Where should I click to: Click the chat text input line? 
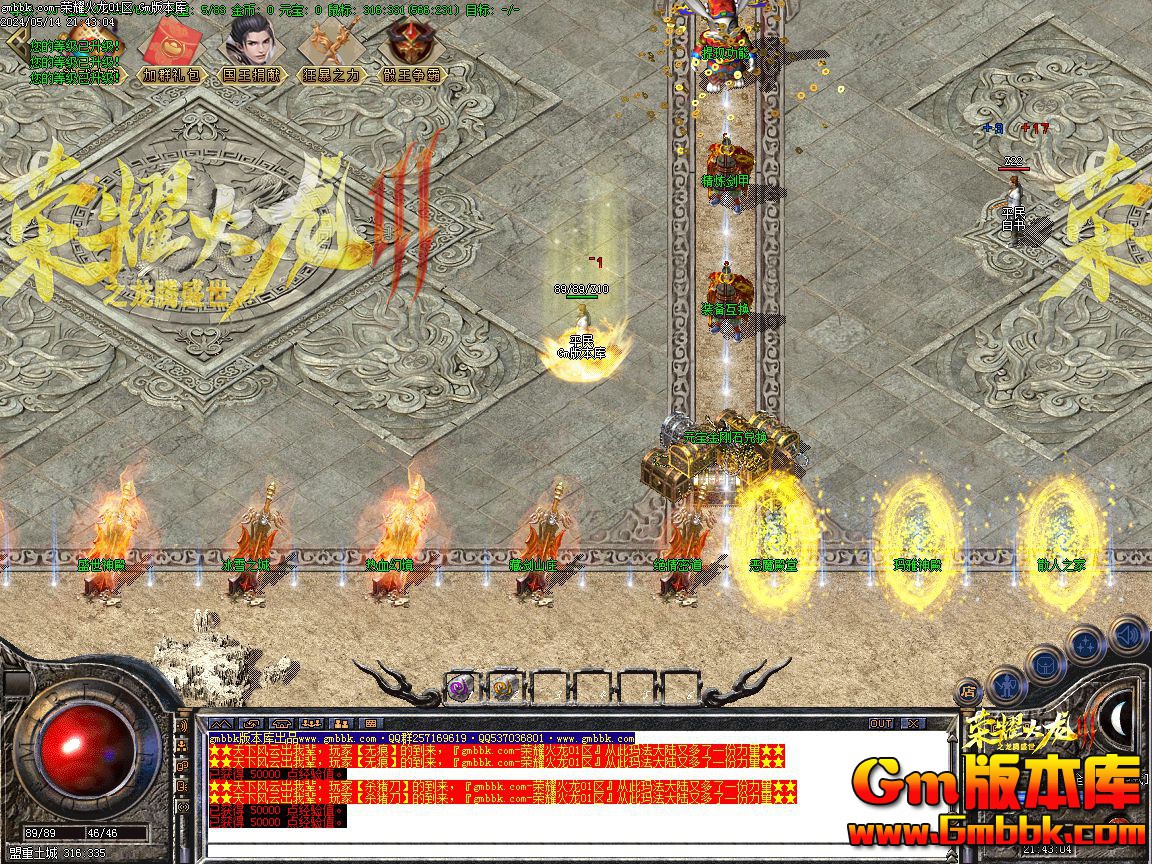[x=570, y=852]
